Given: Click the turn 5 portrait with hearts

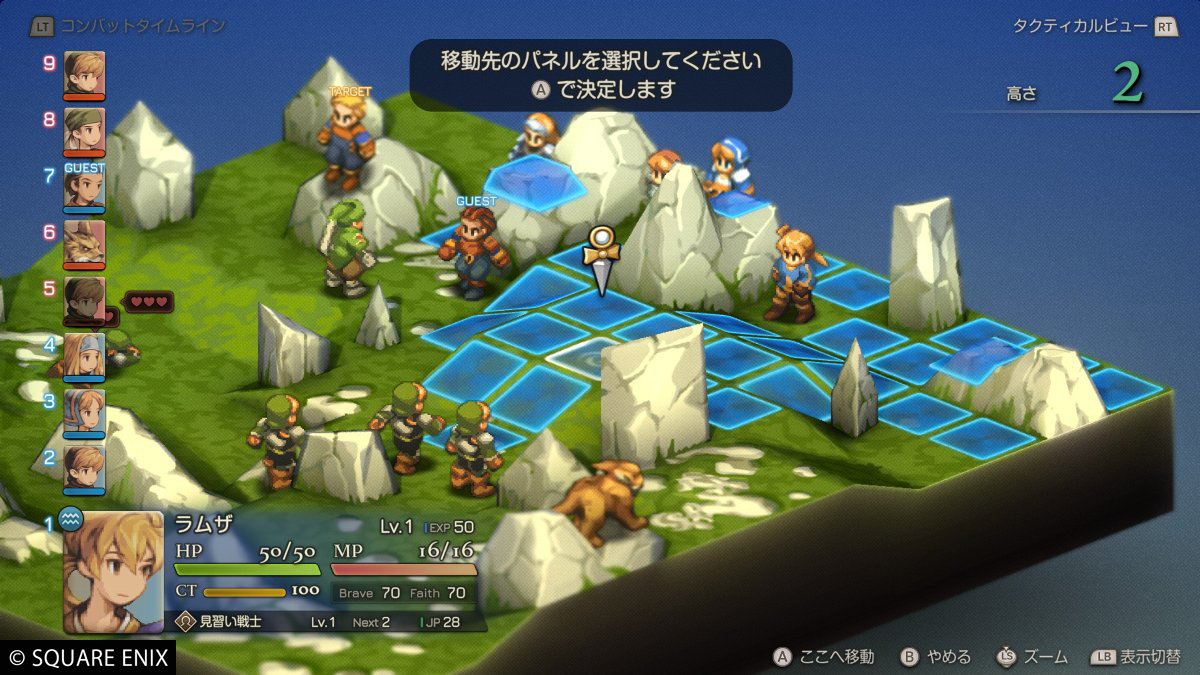Looking at the screenshot, I should coord(84,299).
